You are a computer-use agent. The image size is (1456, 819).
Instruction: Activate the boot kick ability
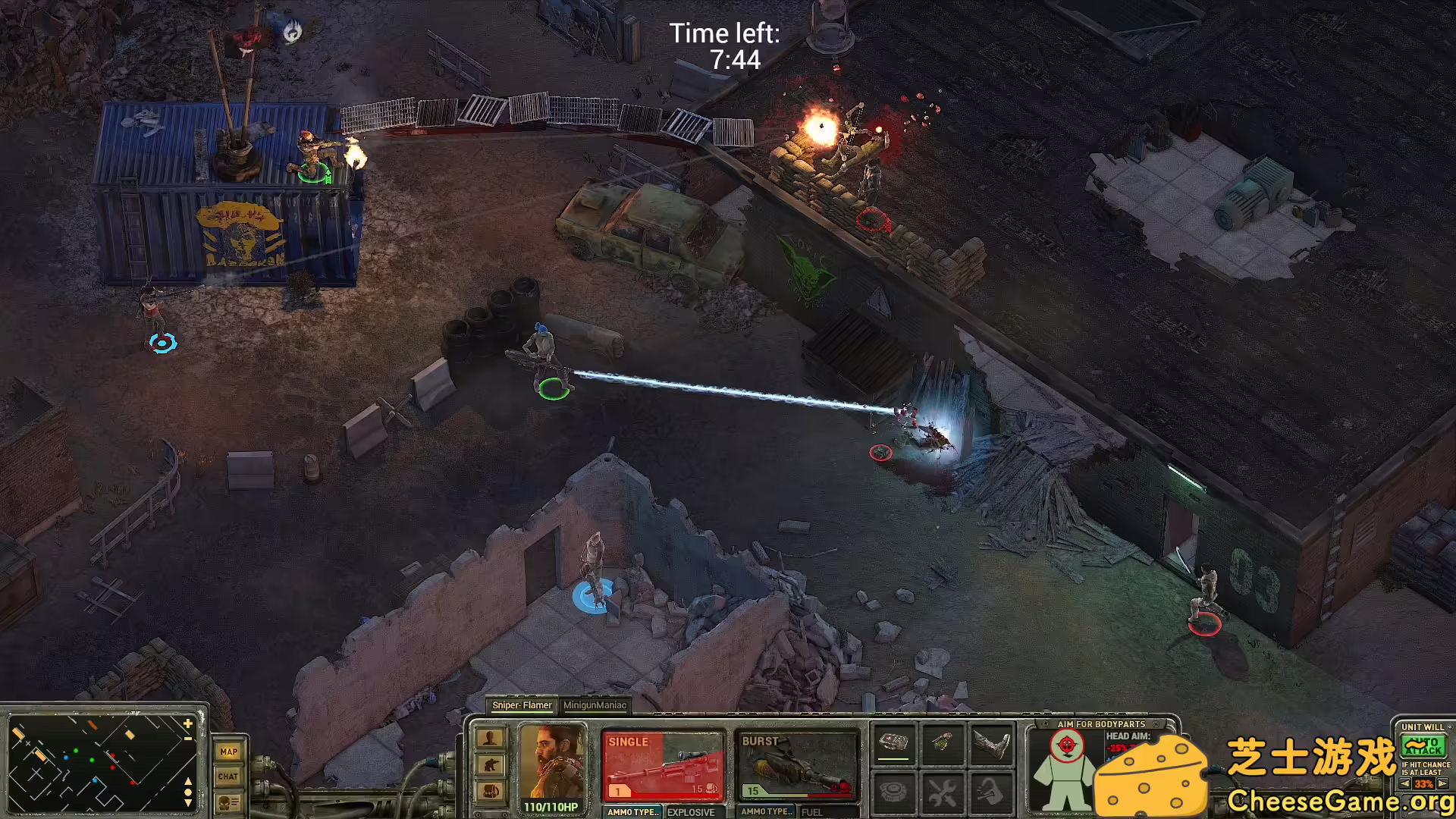(992, 745)
